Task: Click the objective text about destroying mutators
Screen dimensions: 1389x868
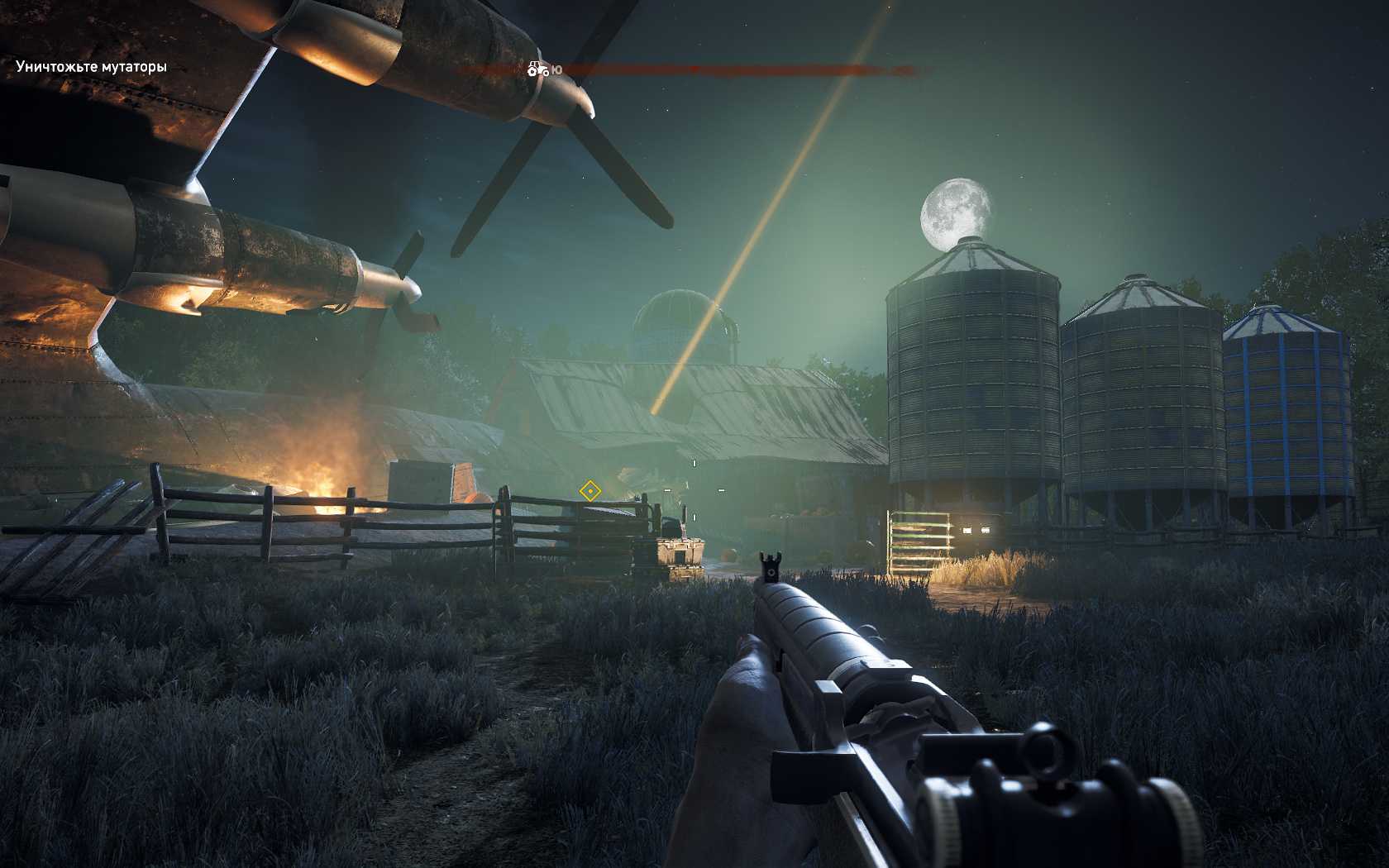Action: tap(91, 67)
